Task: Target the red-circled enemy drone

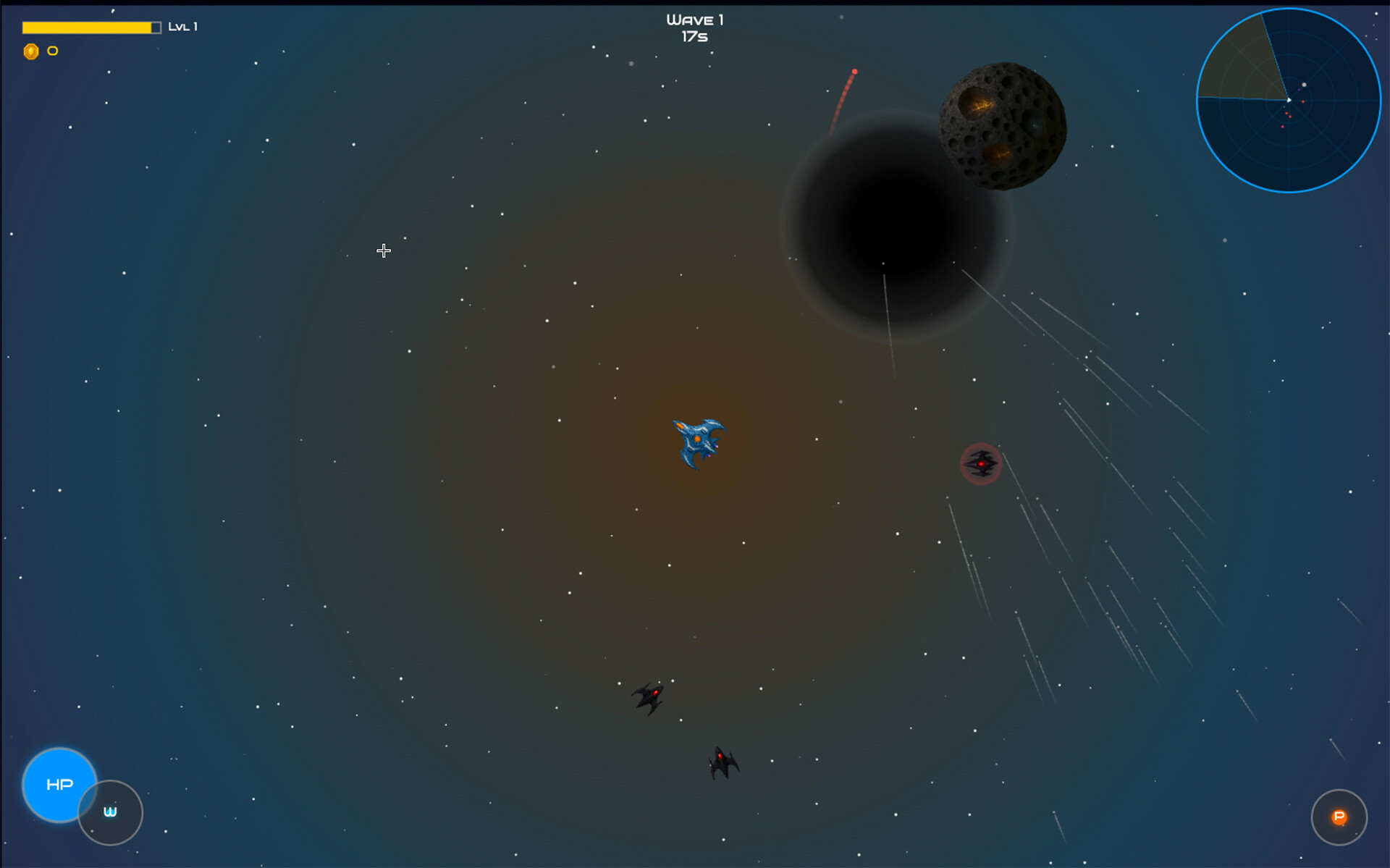Action: 981,463
